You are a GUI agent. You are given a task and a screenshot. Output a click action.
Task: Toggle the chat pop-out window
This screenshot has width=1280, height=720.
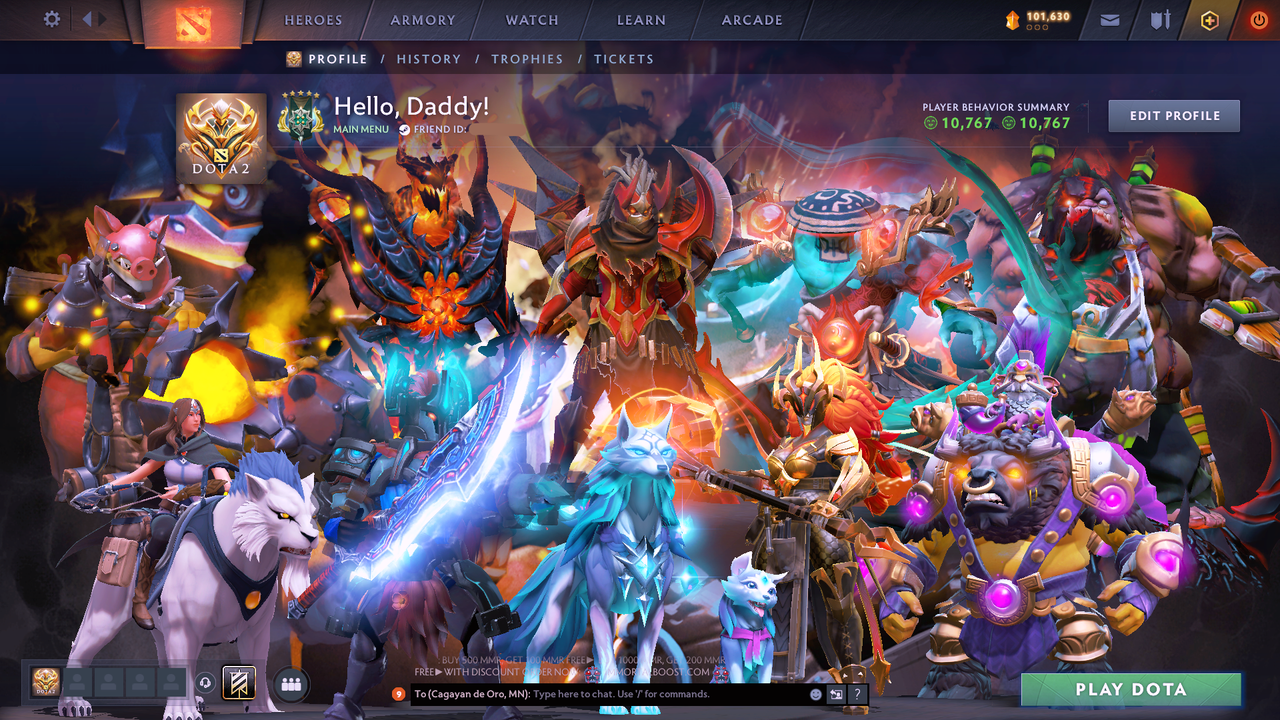pos(836,693)
